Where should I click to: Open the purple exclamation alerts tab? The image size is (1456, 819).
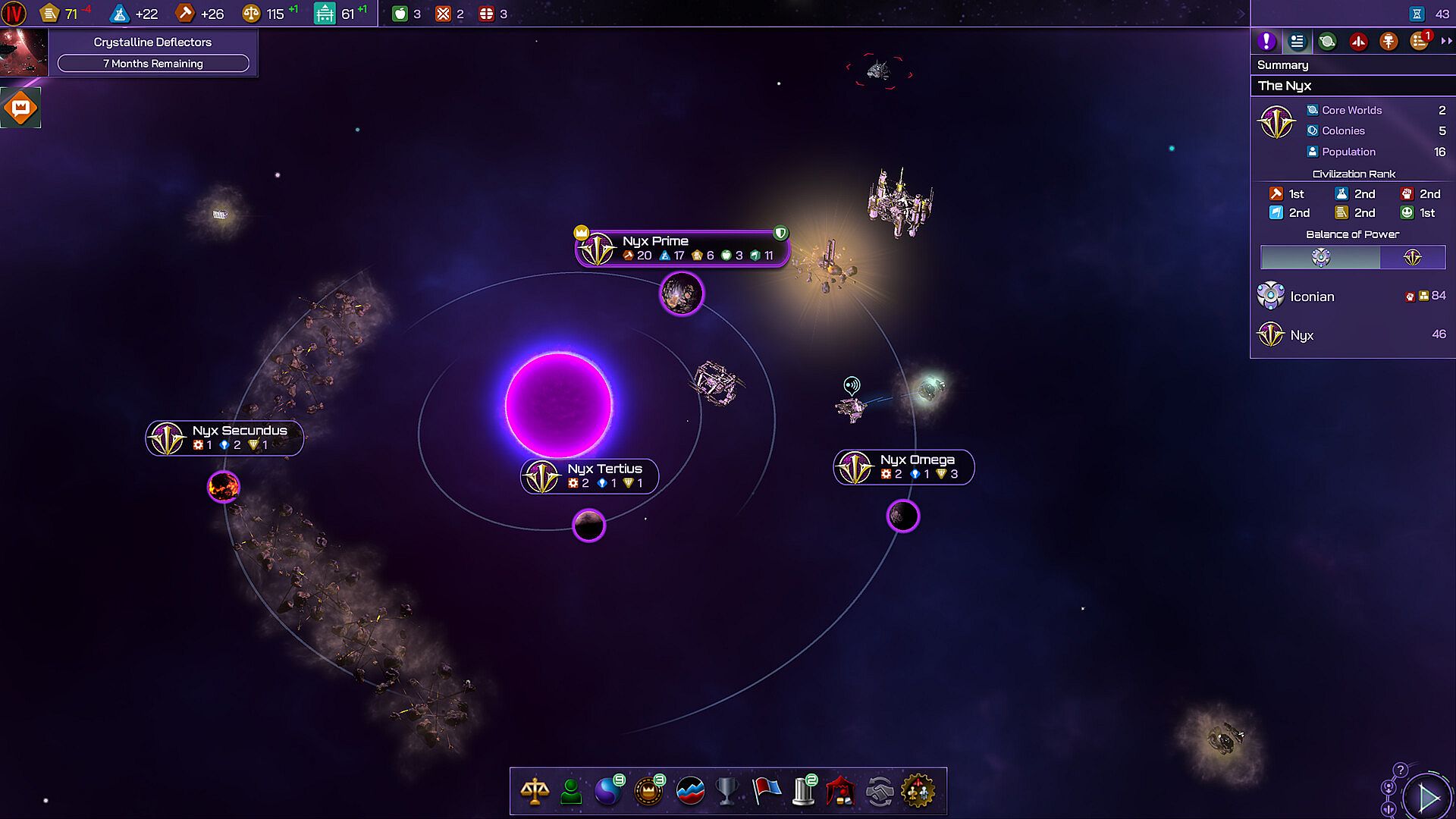coord(1266,42)
